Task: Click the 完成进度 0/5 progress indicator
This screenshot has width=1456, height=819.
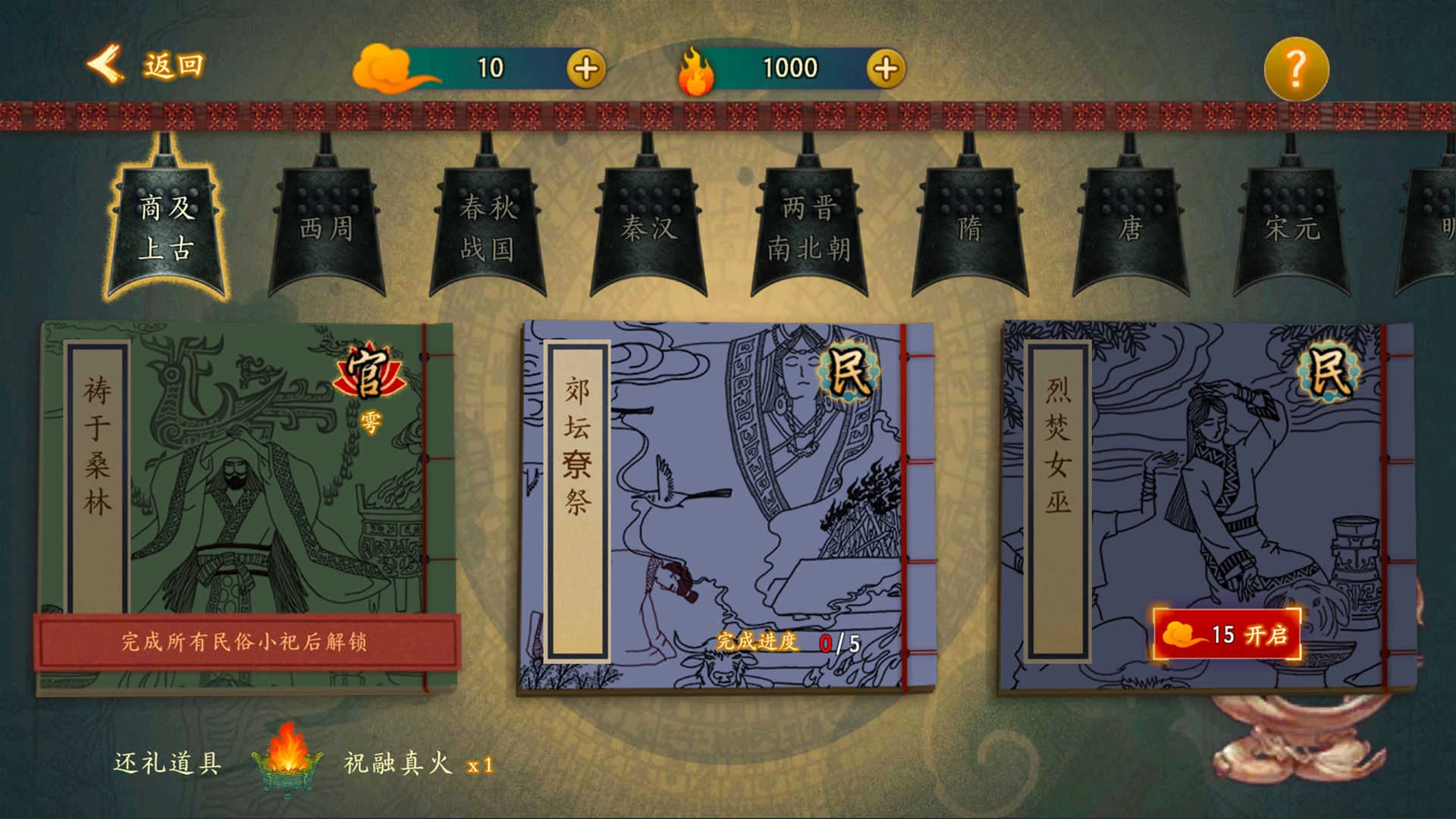Action: (789, 643)
